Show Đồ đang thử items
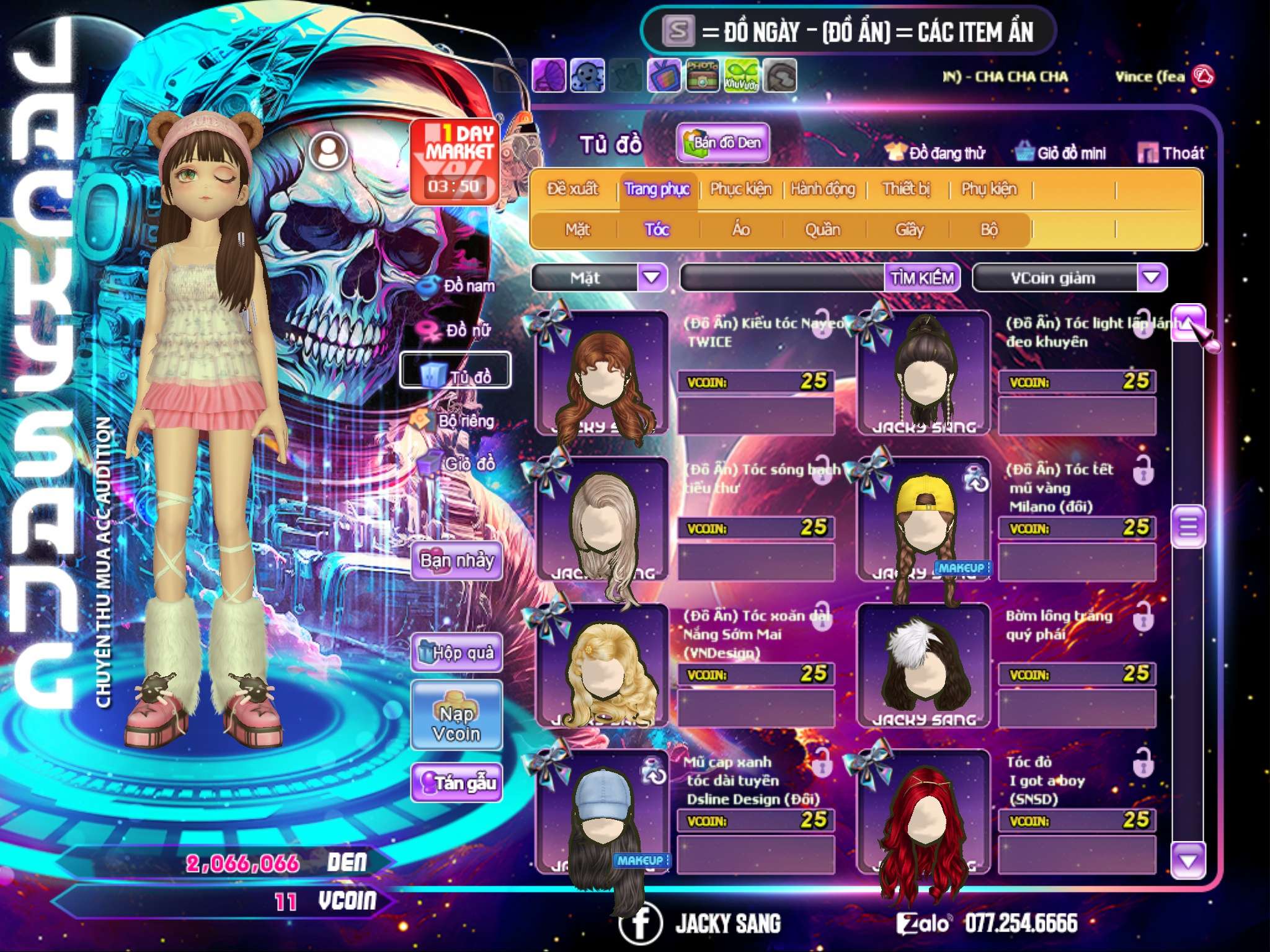The height and width of the screenshot is (952, 1270). 935,153
